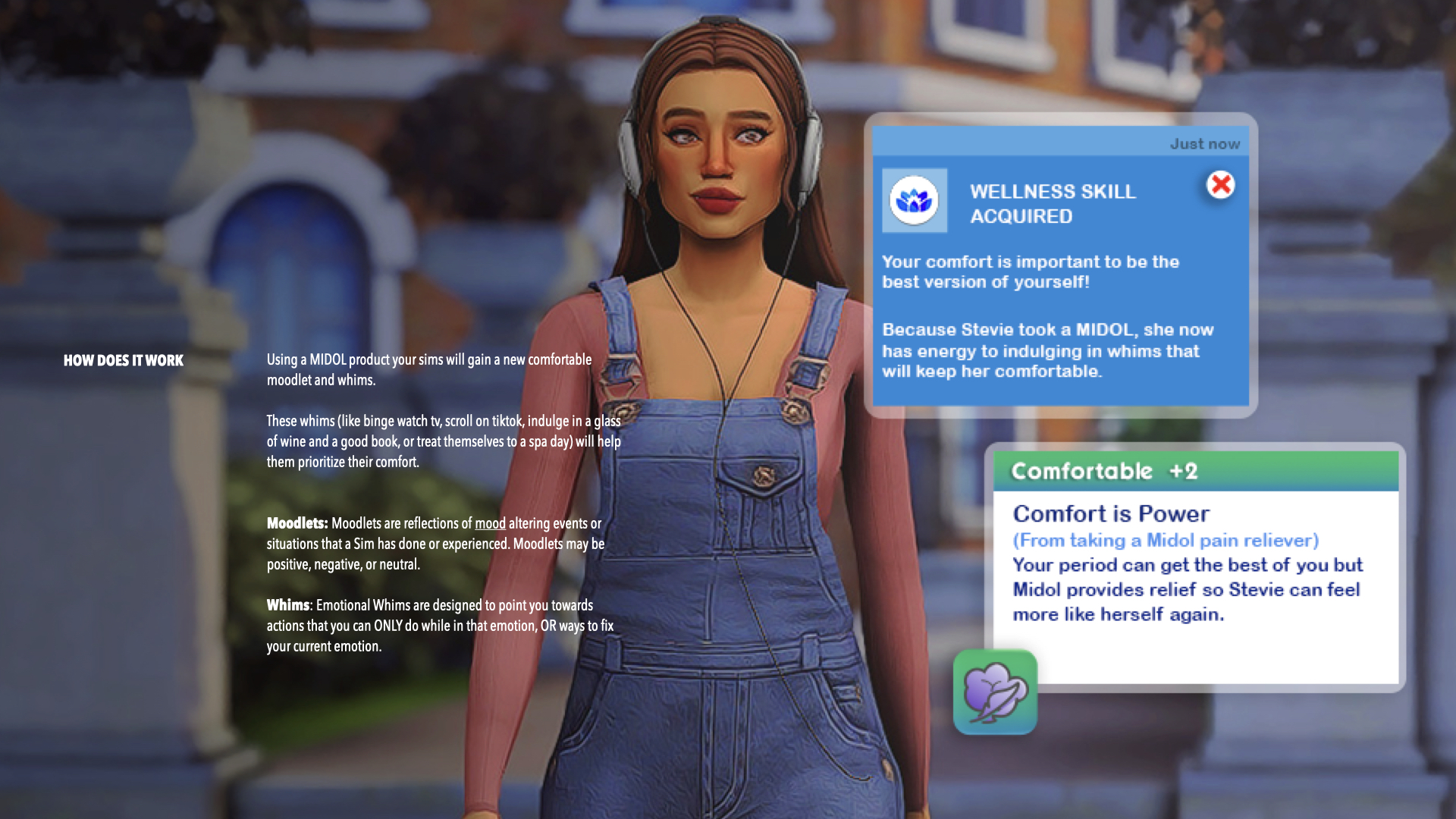Select the Comfortable moodlet flower icon
Screen dimensions: 1456x819
(995, 692)
